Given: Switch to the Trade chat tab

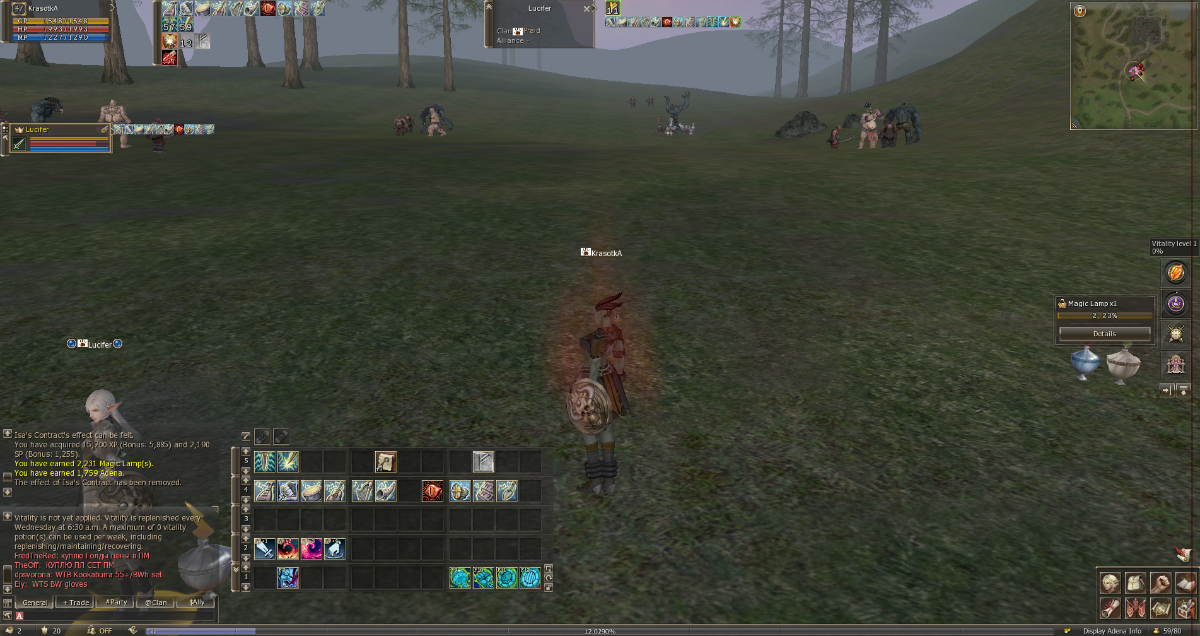Looking at the screenshot, I should pyautogui.click(x=76, y=602).
